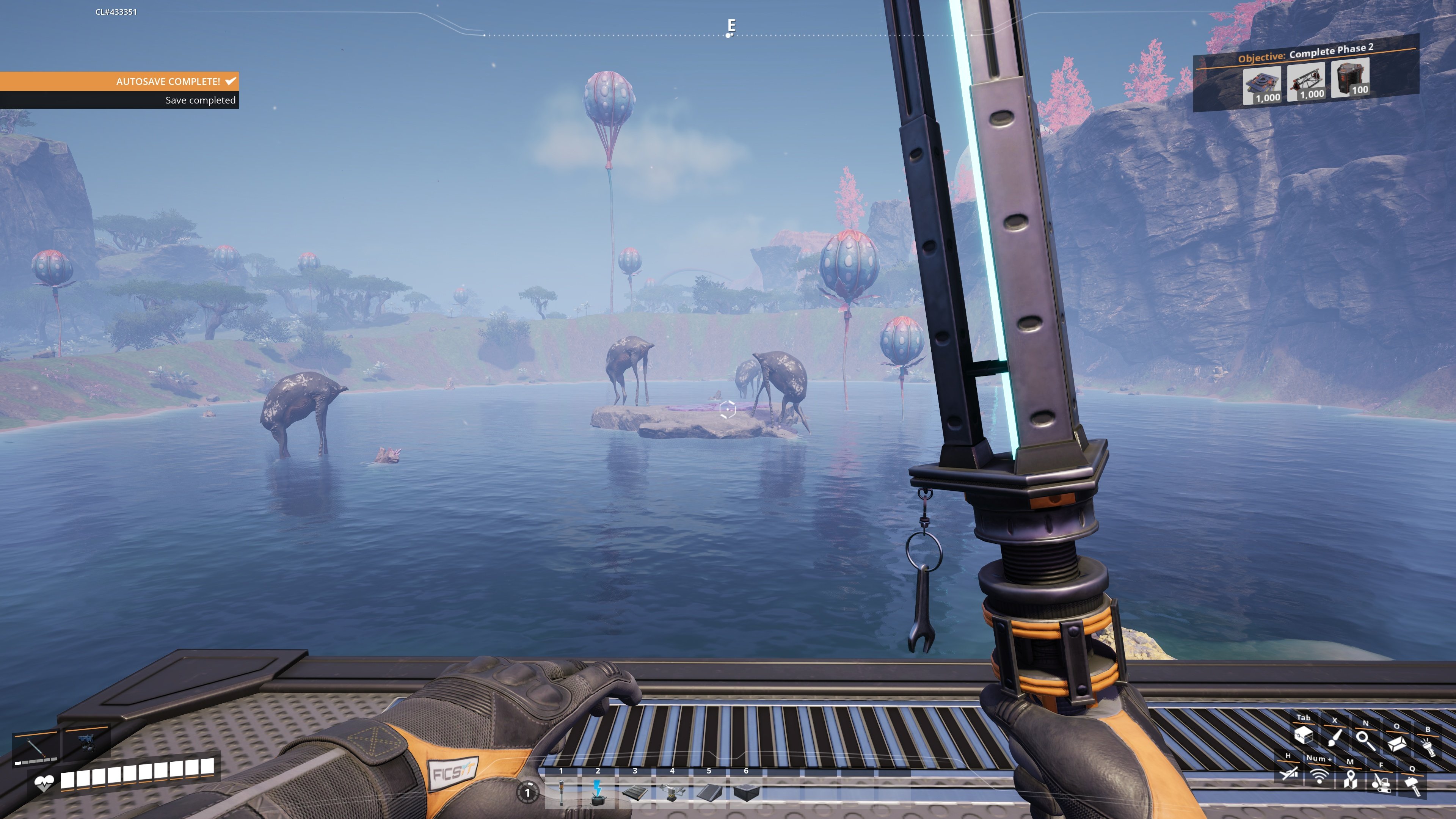Screen dimensions: 1456x819
Task: Select the power storage in hotbar slot 2
Action: tap(598, 794)
